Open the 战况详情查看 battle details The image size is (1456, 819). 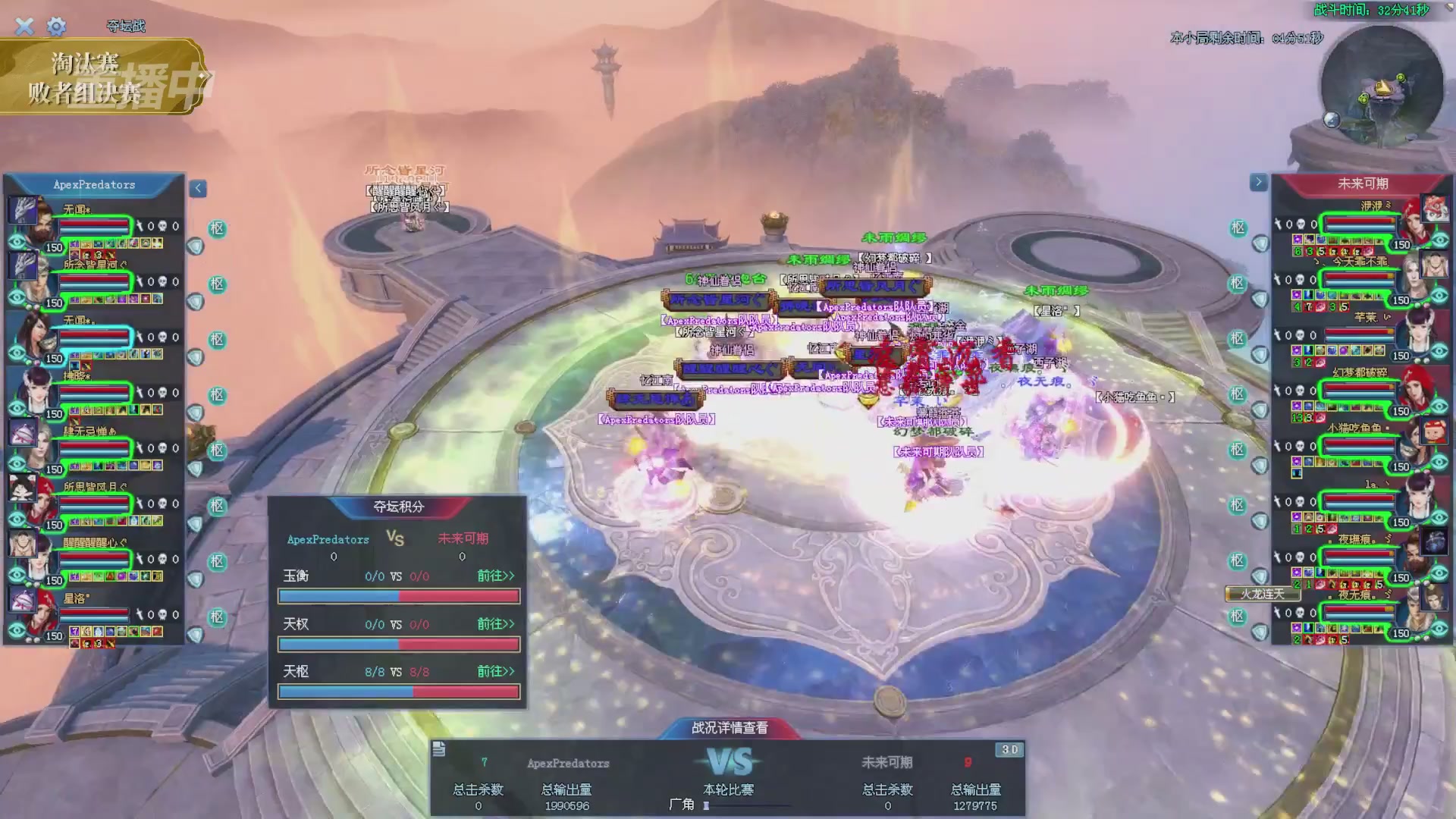pyautogui.click(x=730, y=728)
